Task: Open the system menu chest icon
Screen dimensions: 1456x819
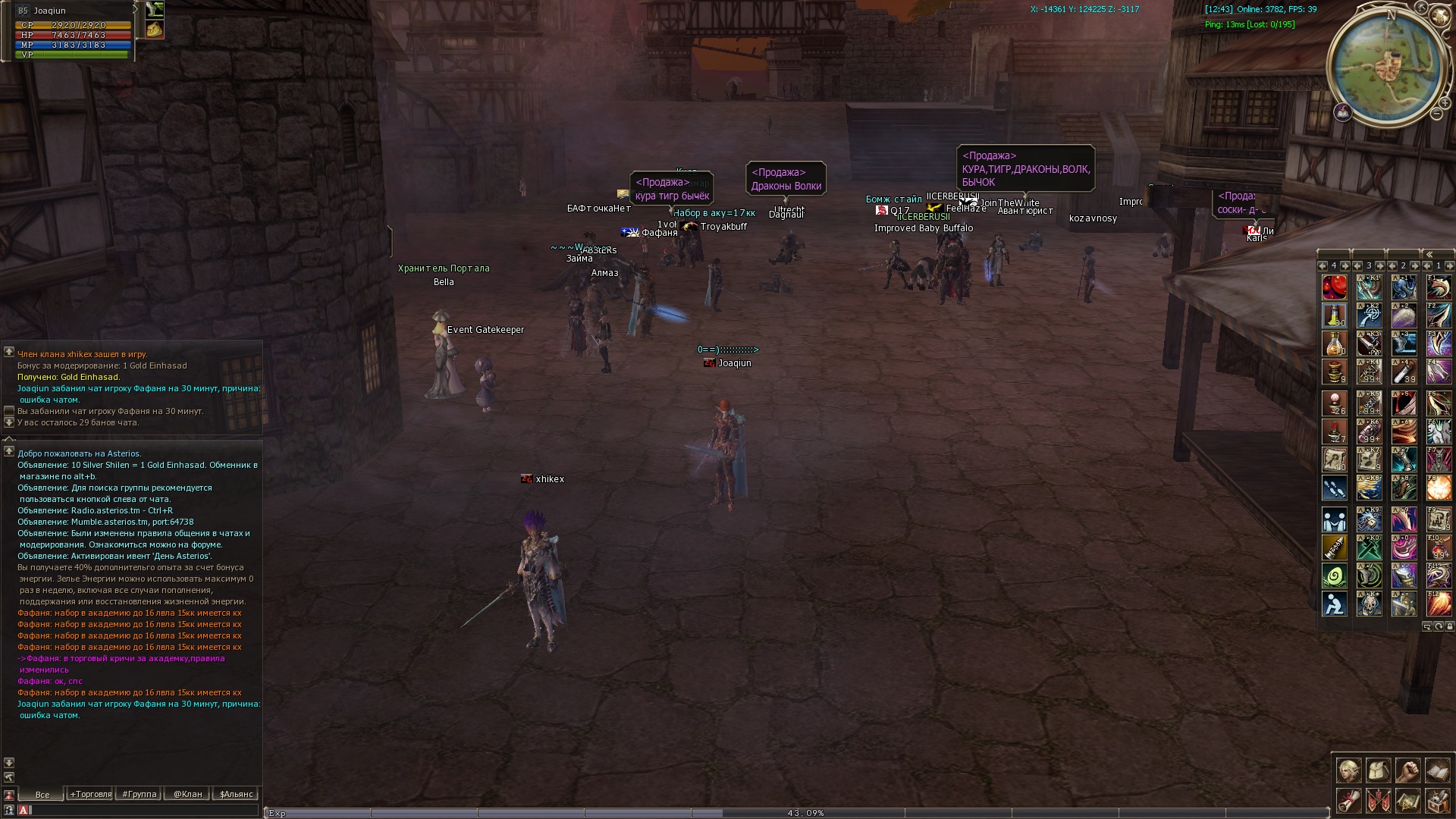Action: tap(1437, 801)
